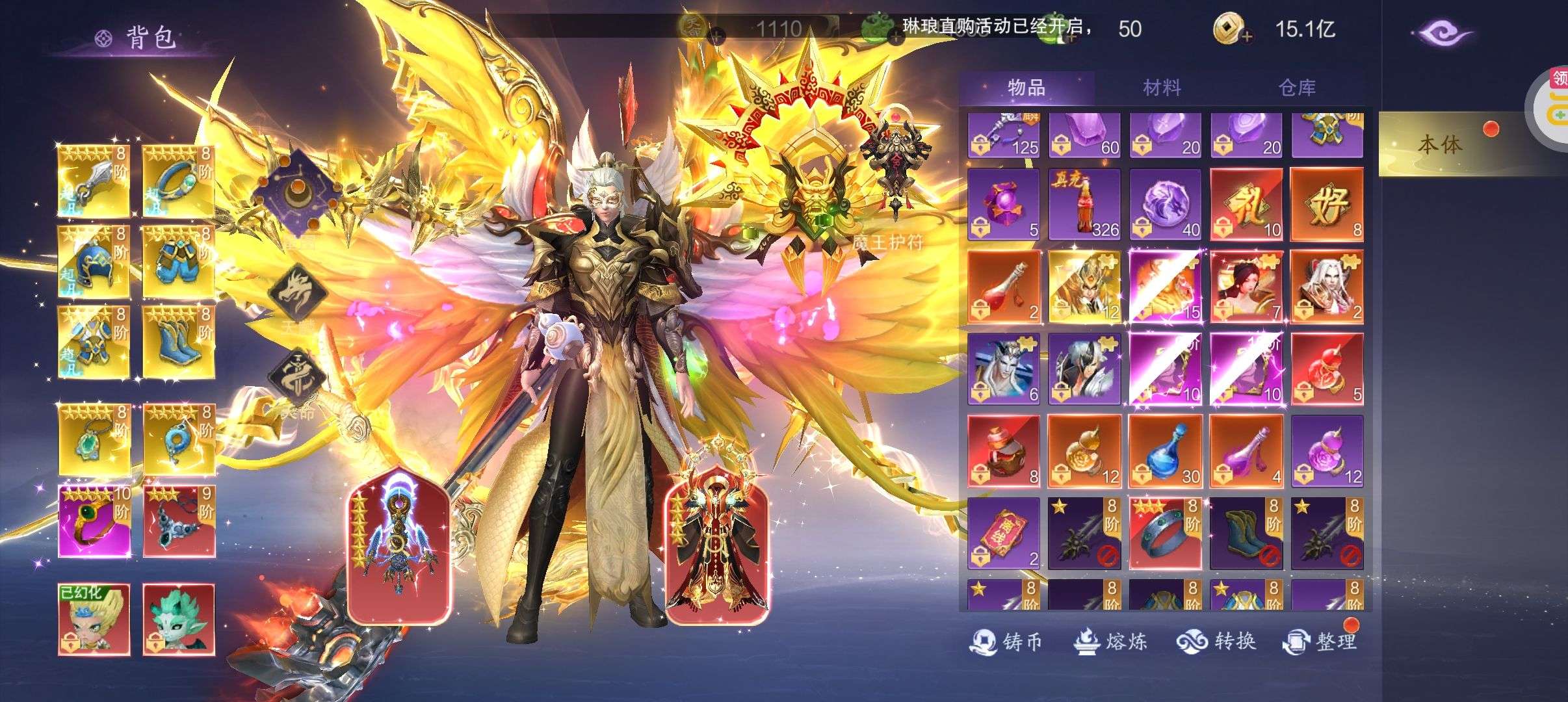The width and height of the screenshot is (1568, 702).
Task: Select the 本体 side tab
Action: click(1440, 144)
